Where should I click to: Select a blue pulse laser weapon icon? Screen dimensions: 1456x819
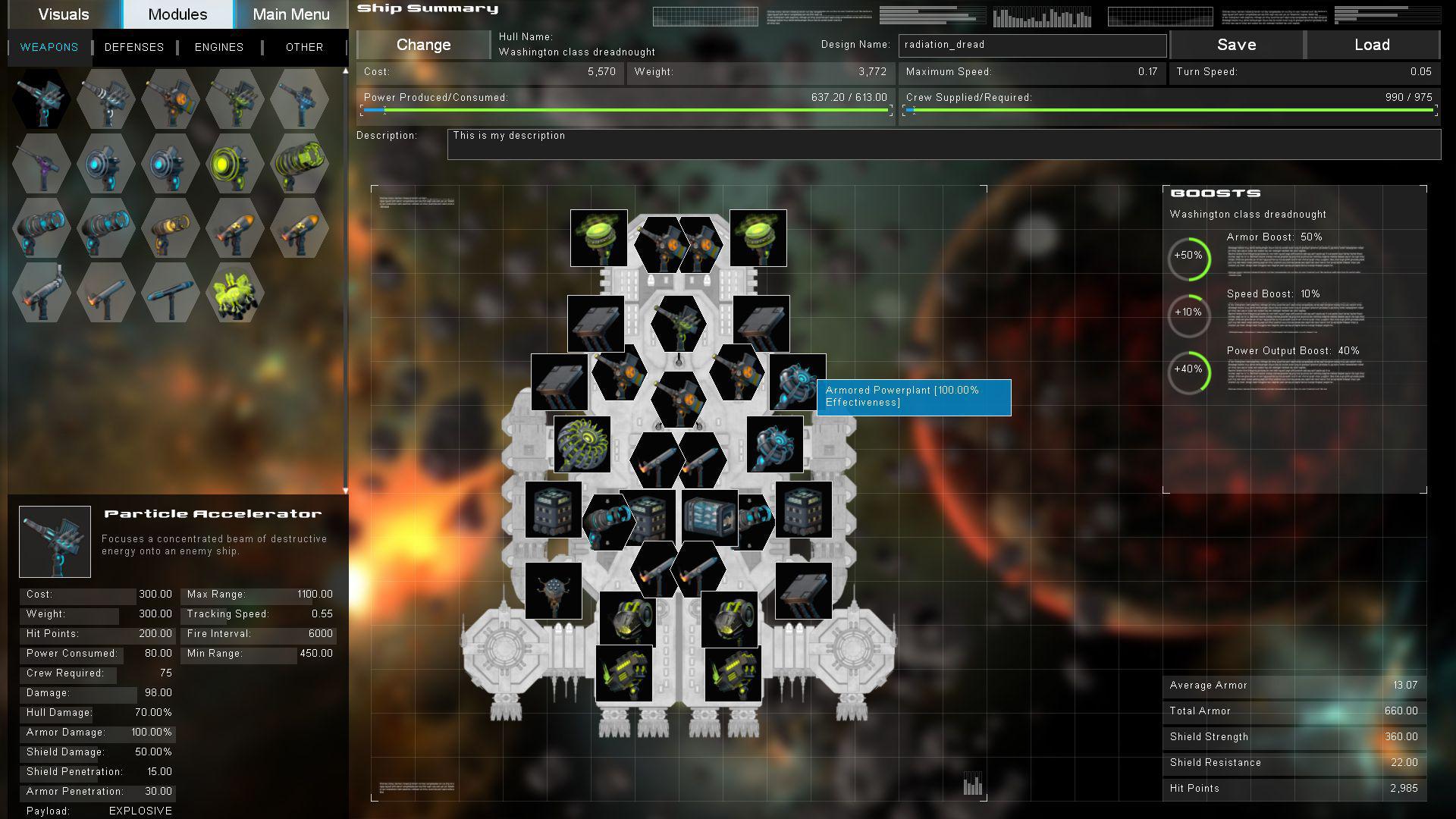point(106,163)
